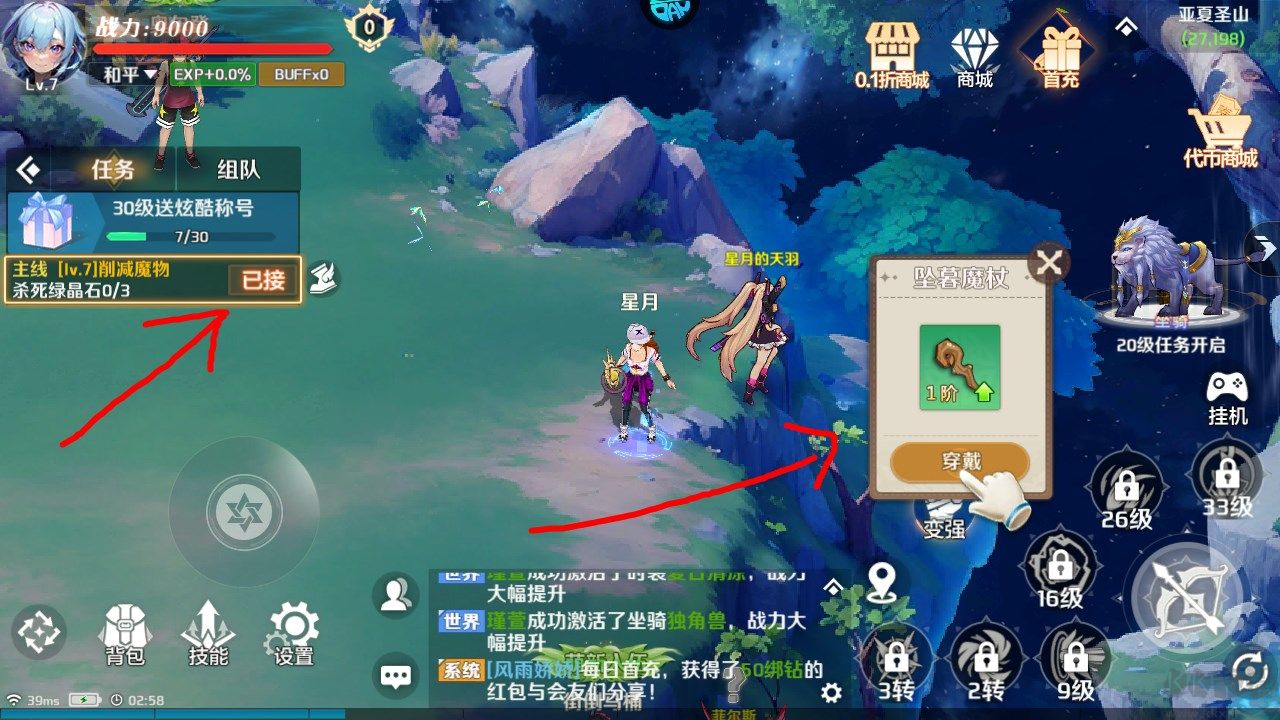Open the 商城 diamond mall
Screen dimensions: 1280x720
973,45
